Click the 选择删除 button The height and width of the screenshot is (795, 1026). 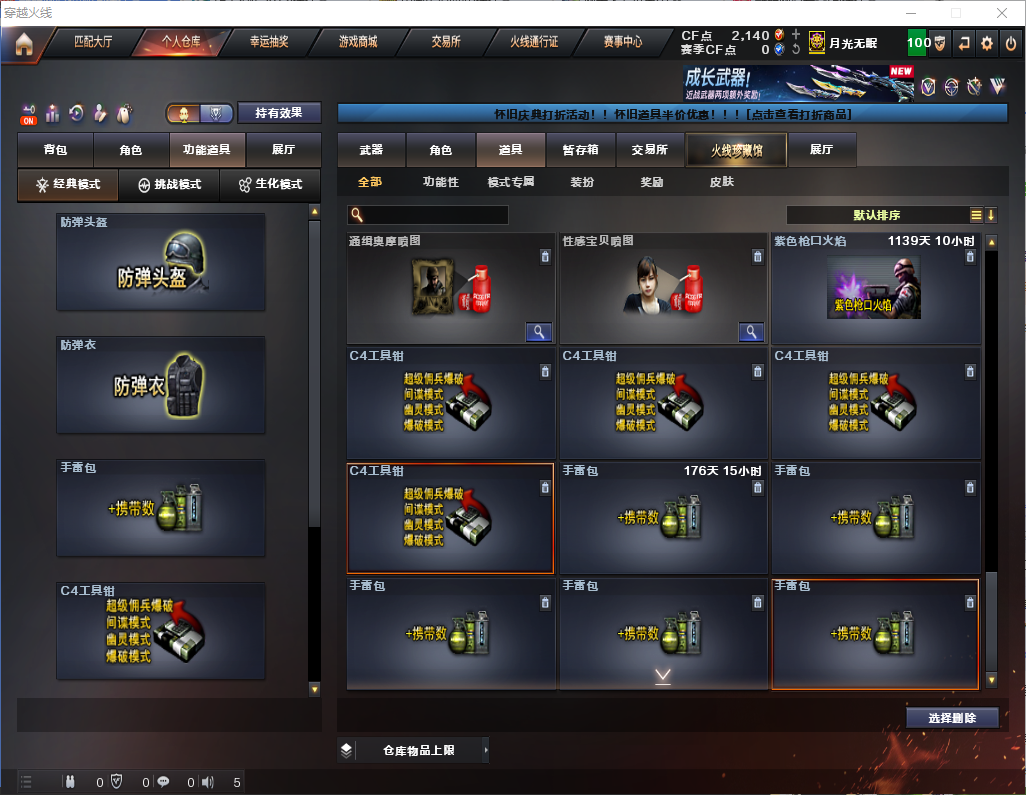tap(952, 718)
